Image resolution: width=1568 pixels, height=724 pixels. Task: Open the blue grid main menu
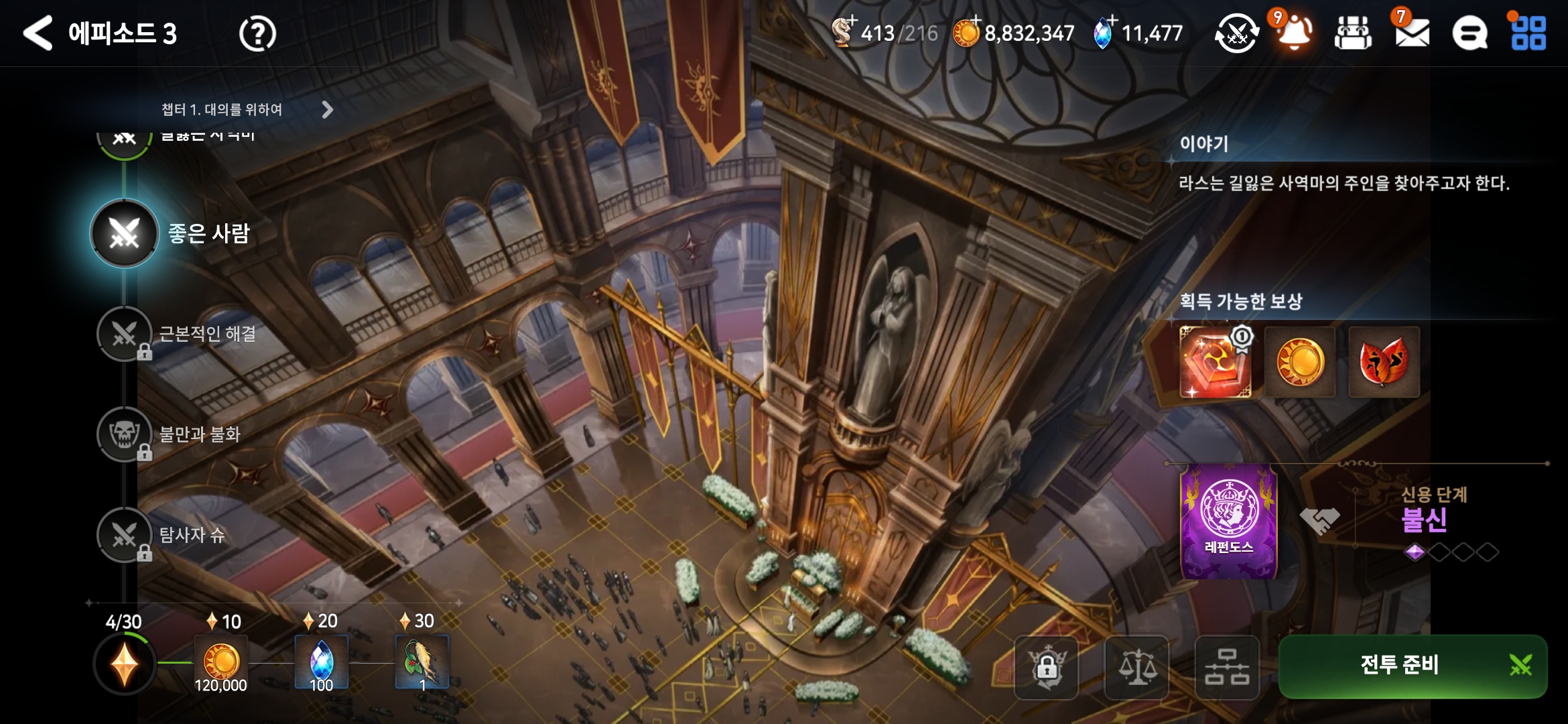coord(1528,34)
